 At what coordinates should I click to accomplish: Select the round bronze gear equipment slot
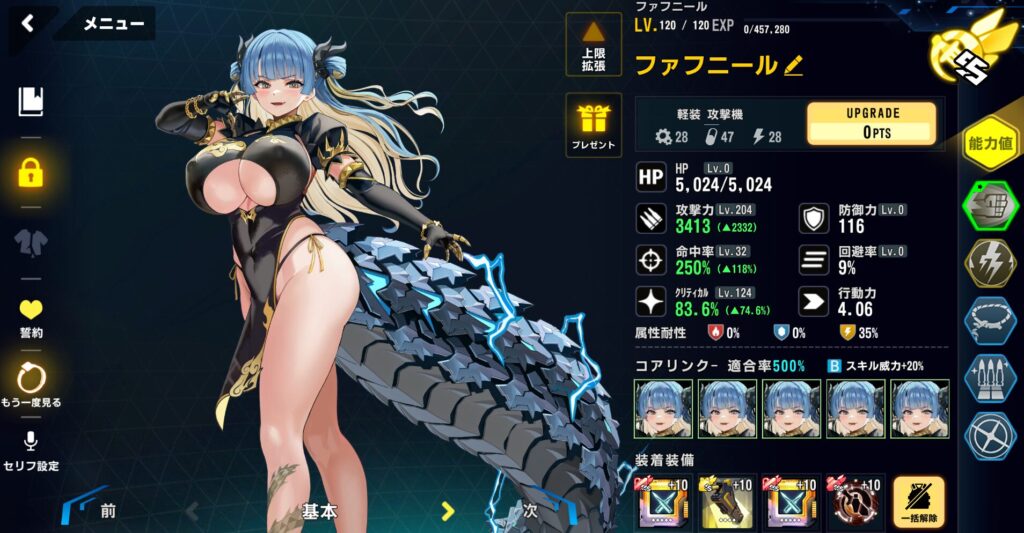(x=853, y=502)
